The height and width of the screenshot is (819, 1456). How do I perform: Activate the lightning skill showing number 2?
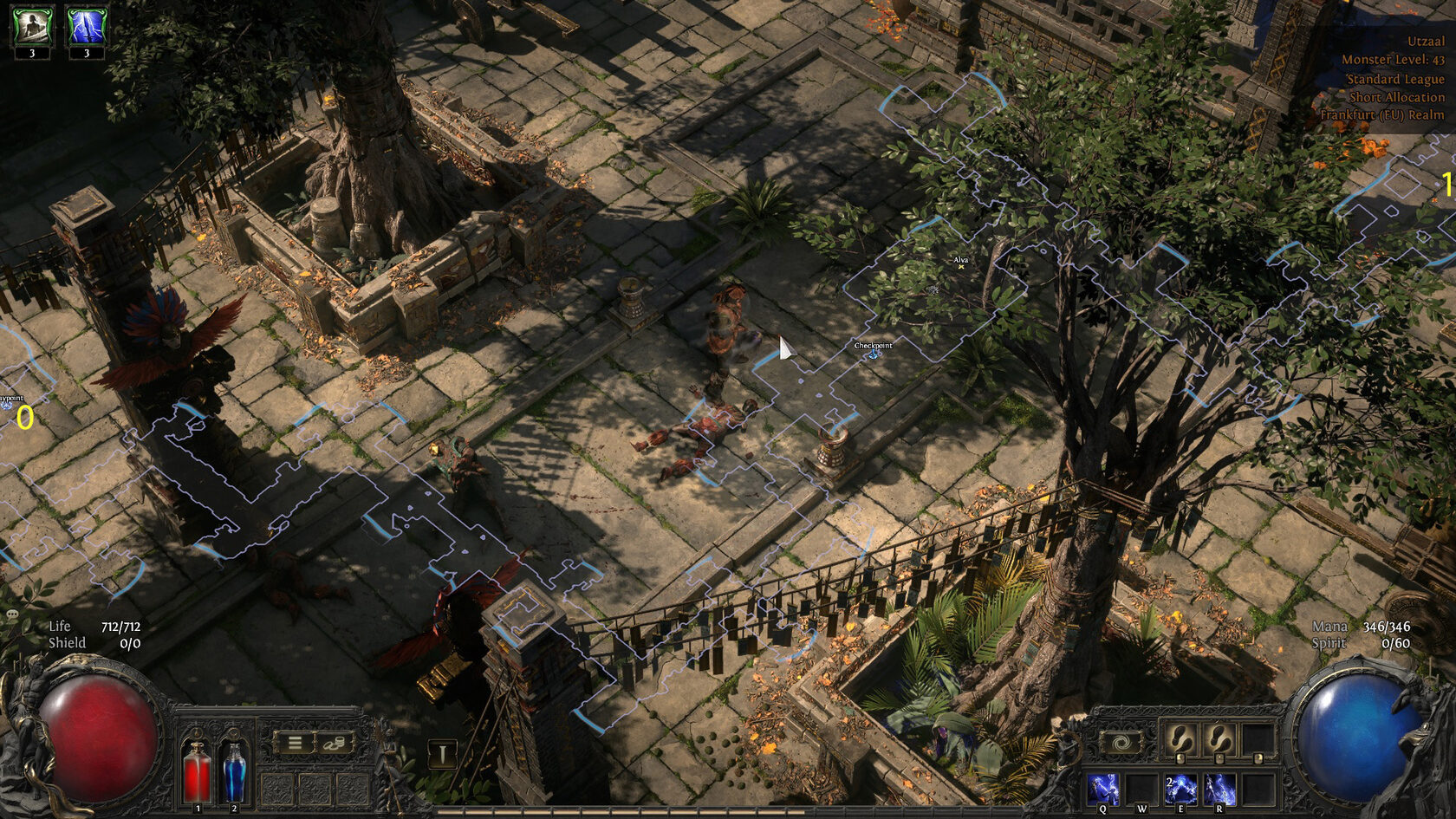(x=1180, y=790)
